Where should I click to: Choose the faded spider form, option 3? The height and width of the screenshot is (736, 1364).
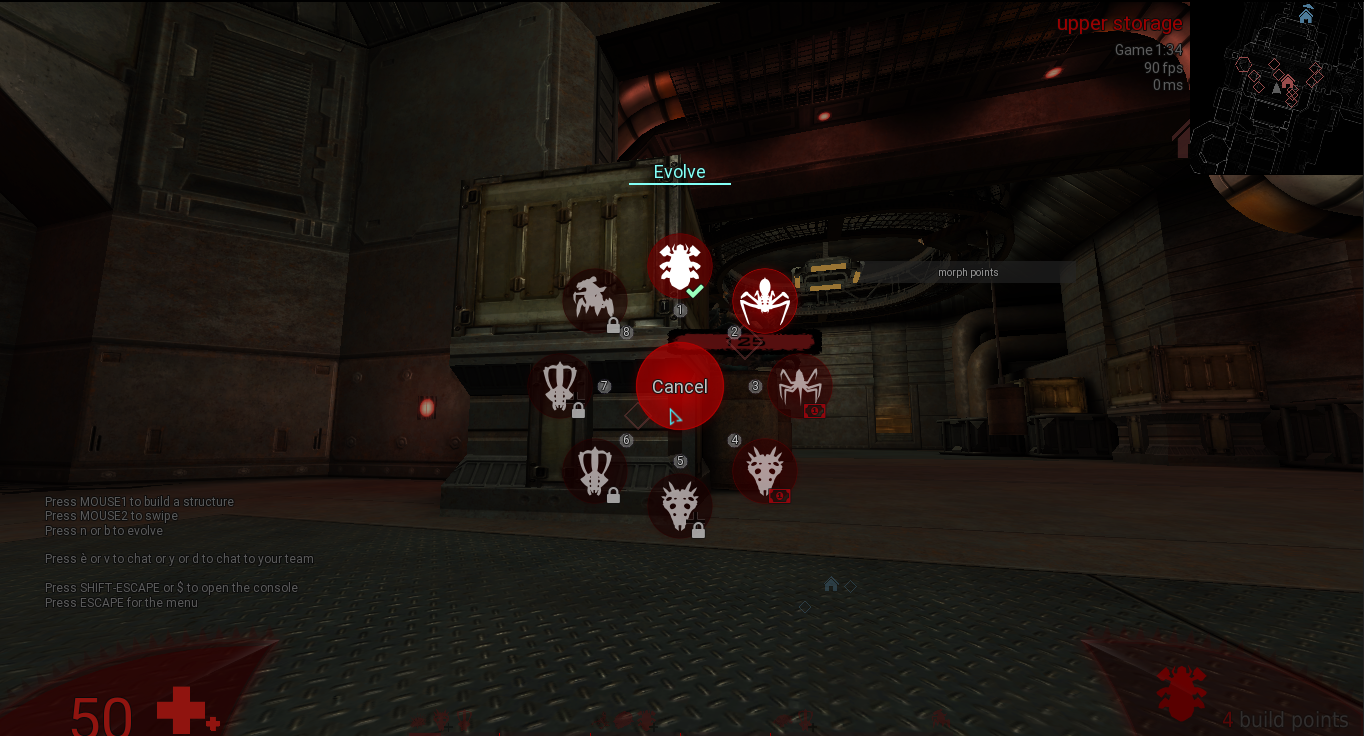click(799, 386)
